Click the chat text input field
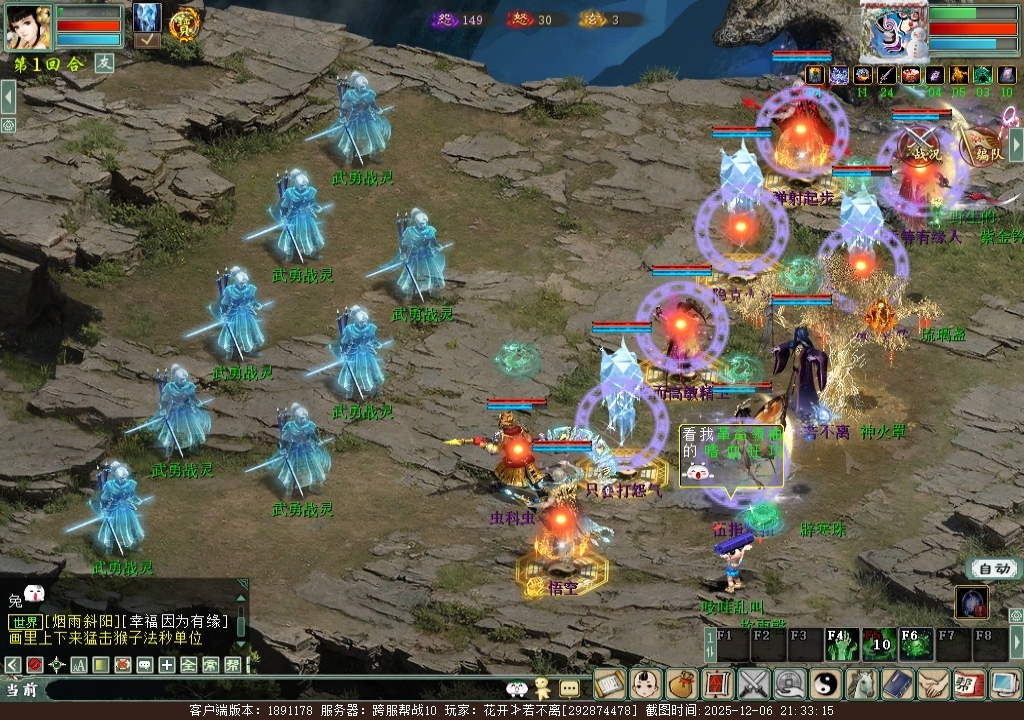This screenshot has width=1024, height=720. [x=270, y=689]
